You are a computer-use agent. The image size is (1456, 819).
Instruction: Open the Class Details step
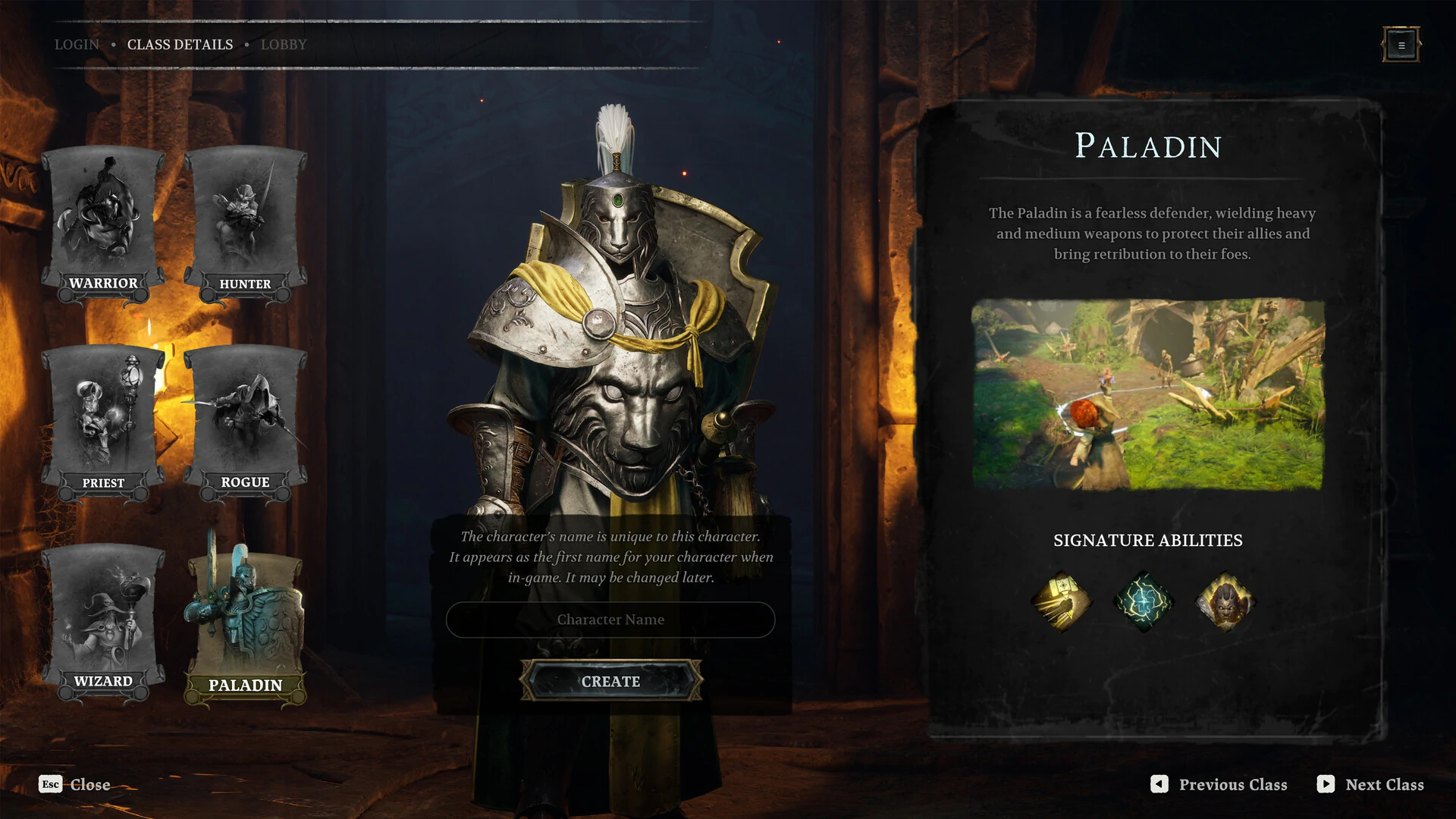[180, 45]
